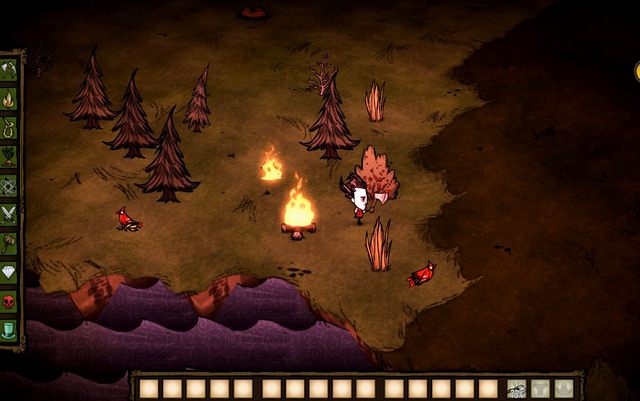Select the Refine tab with diamond icon

pos(9,272)
